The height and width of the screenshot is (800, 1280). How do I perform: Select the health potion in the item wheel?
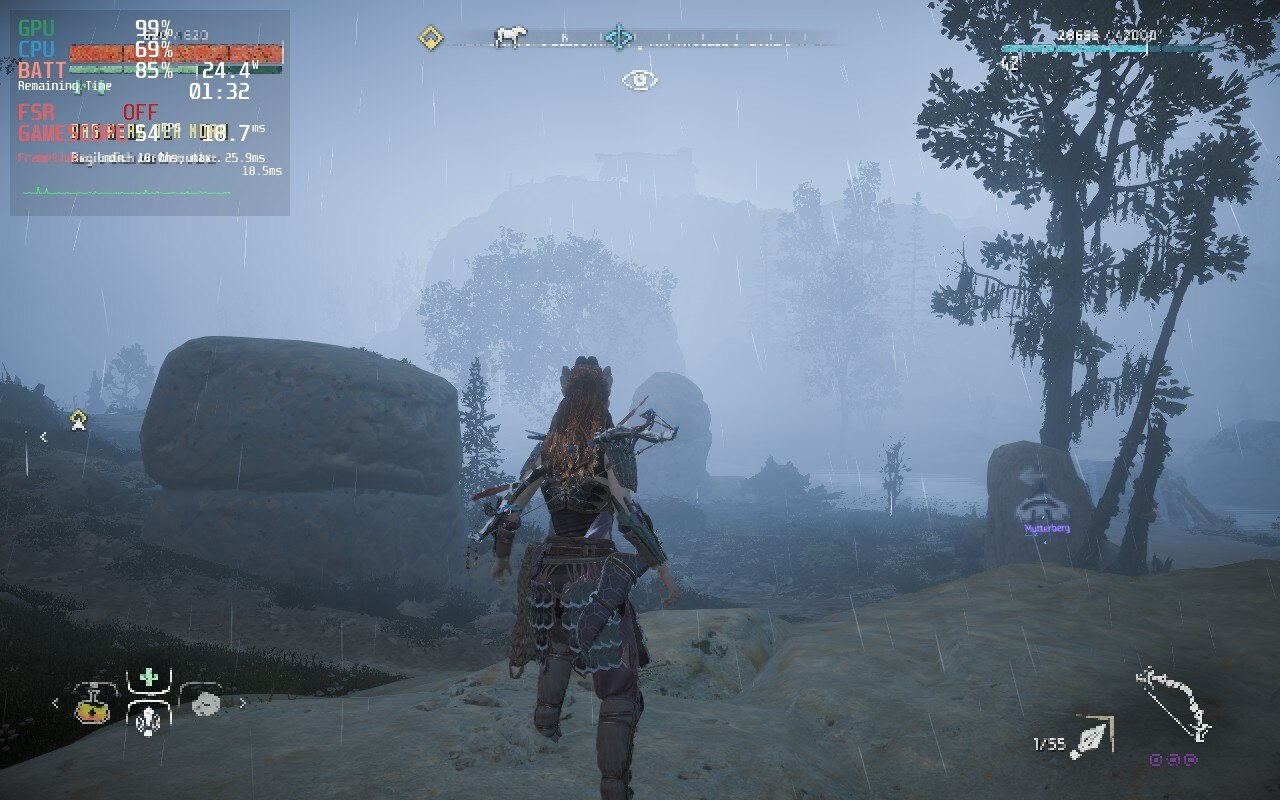pos(94,711)
